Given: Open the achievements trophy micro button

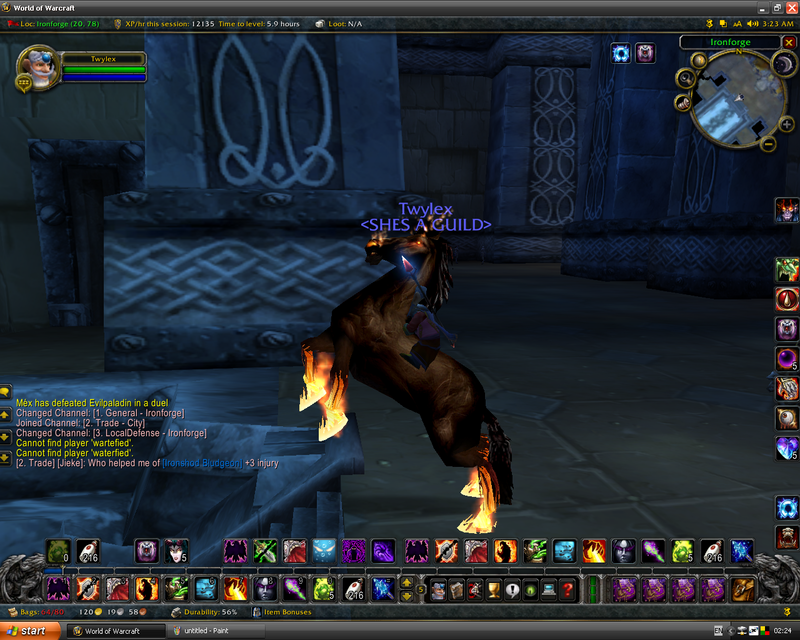Looking at the screenshot, I should 494,589.
